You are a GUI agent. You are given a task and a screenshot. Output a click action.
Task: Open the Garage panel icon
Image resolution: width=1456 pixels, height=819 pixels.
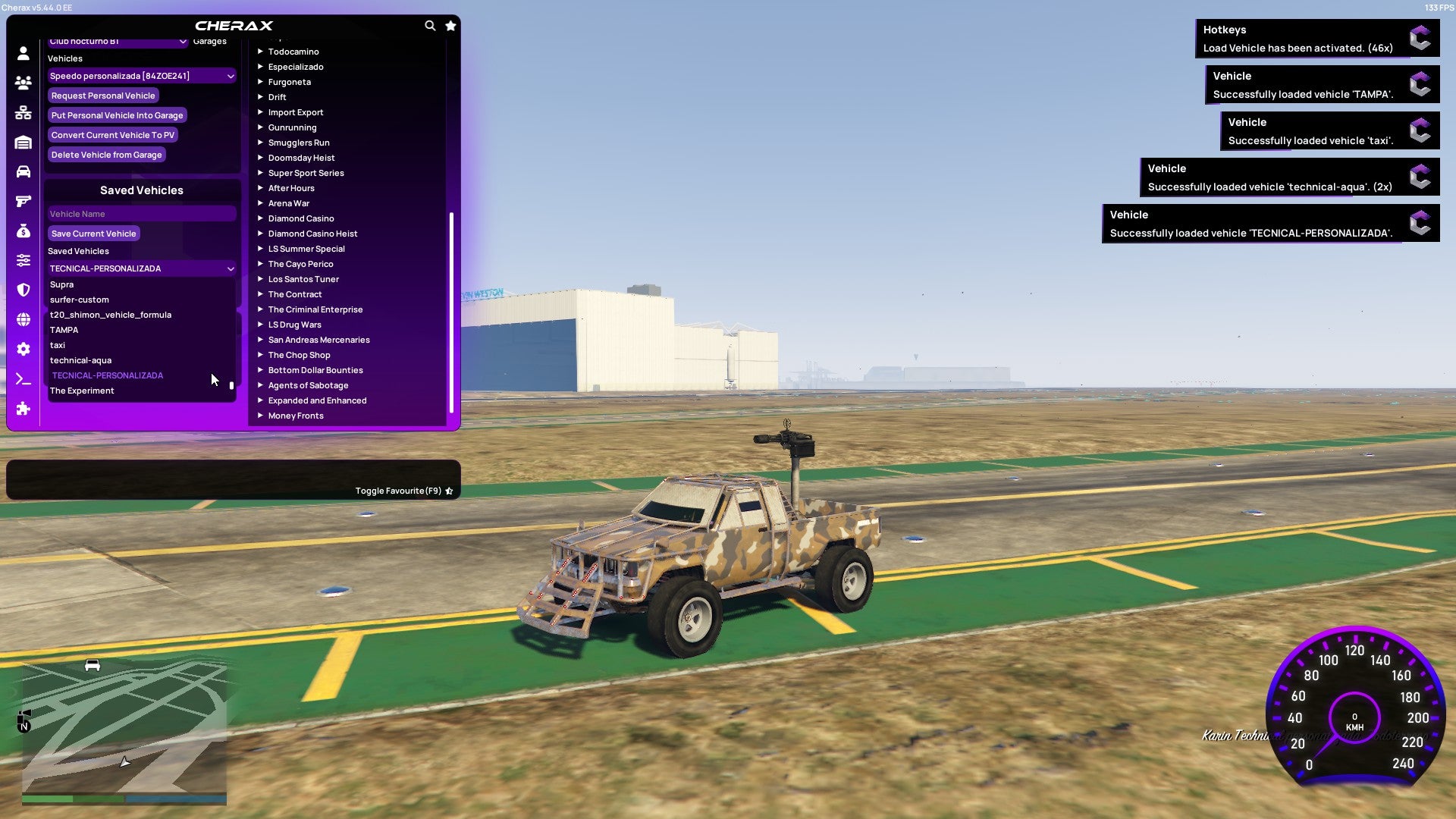pyautogui.click(x=23, y=142)
